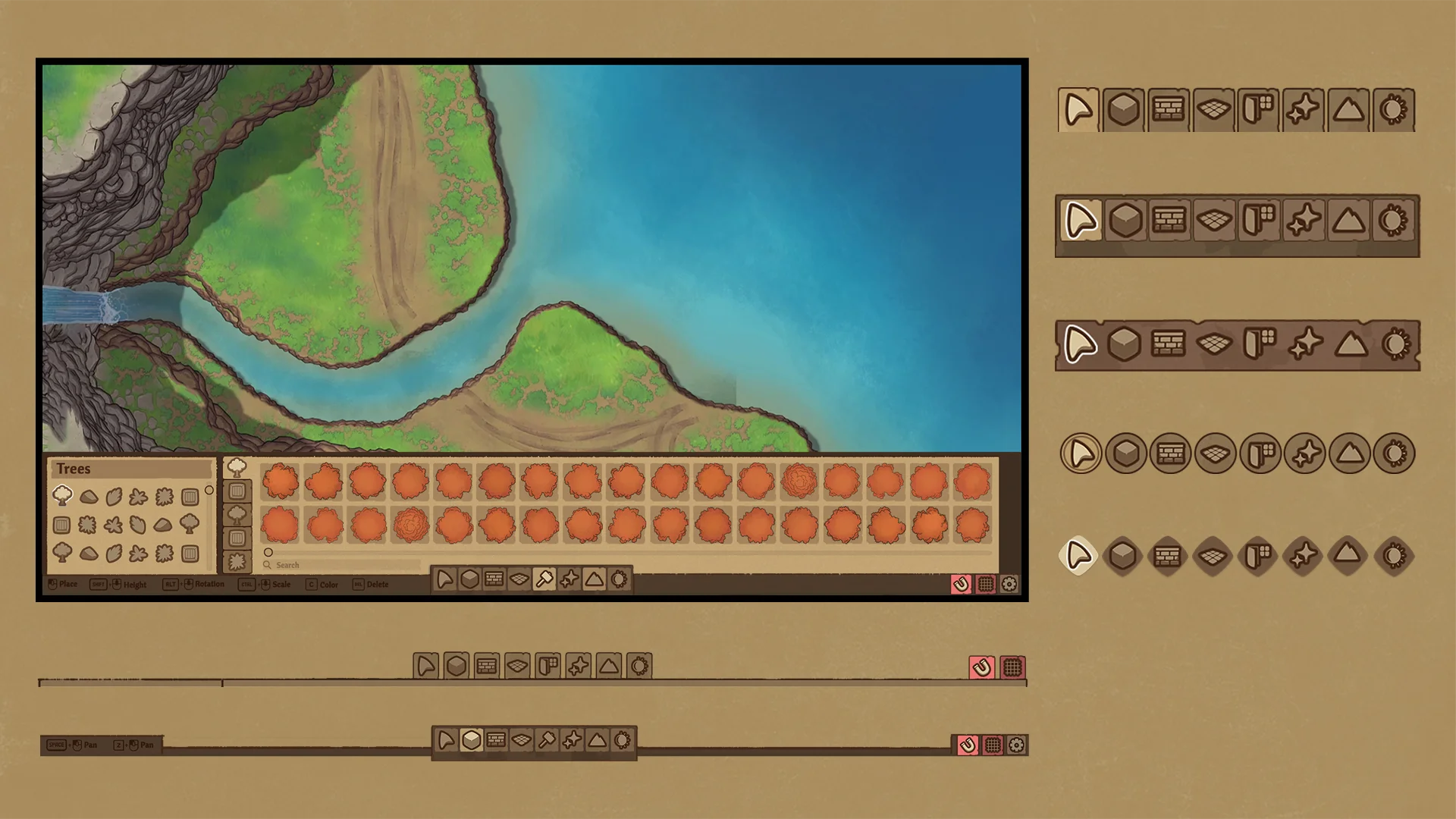Open the settings gear in the bottom toolbar
Image resolution: width=1456 pixels, height=819 pixels.
(1009, 584)
